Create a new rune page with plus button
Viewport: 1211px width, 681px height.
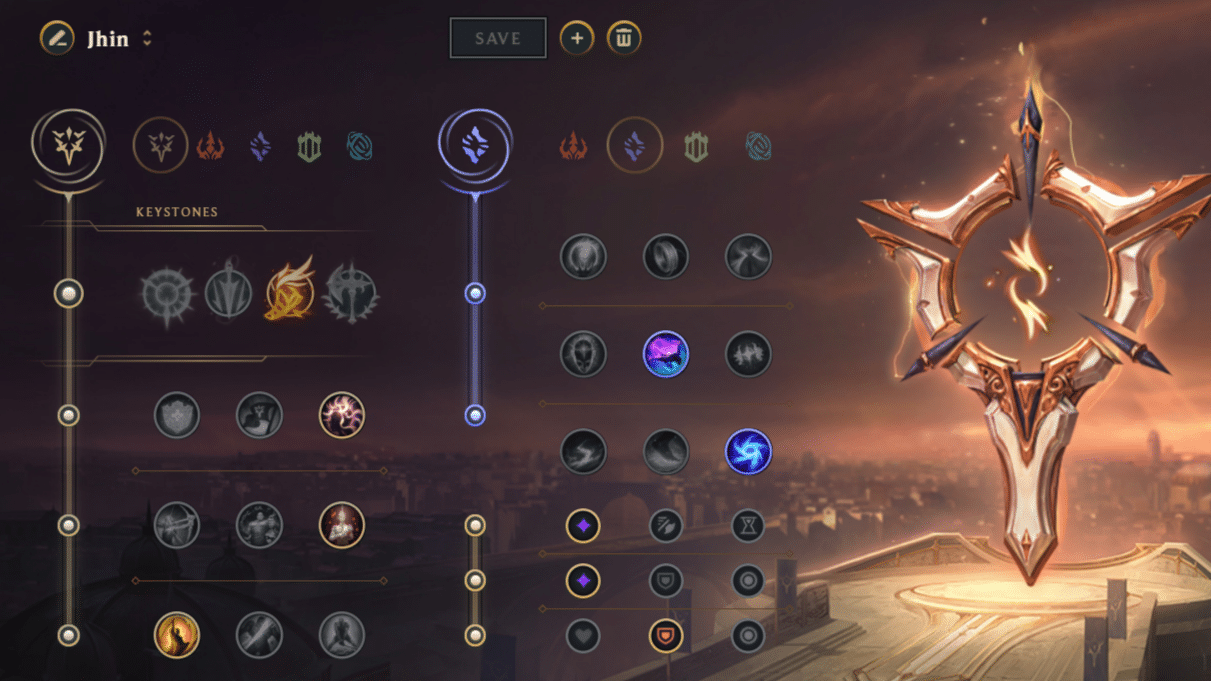pos(576,38)
